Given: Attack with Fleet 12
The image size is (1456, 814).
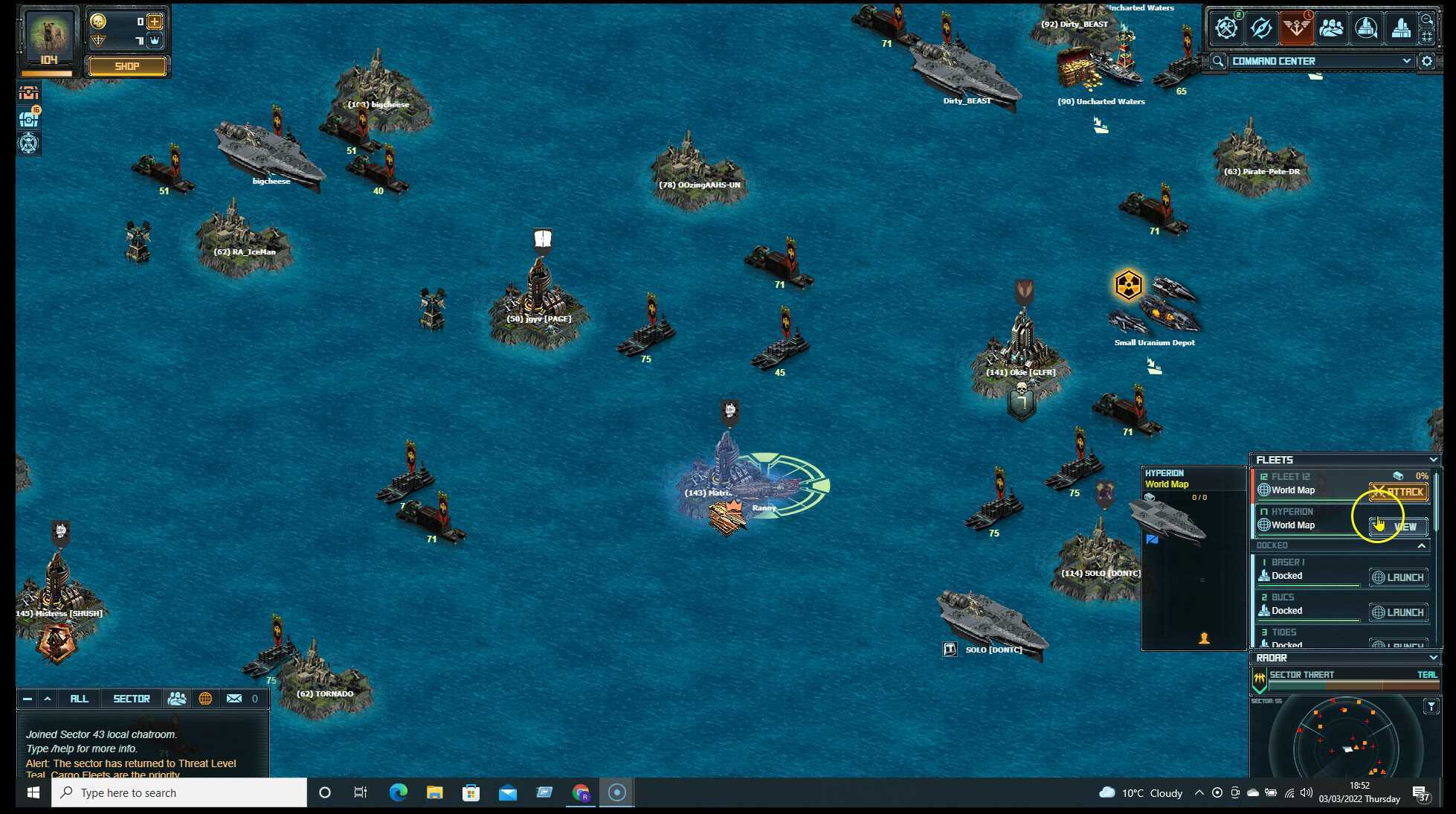Looking at the screenshot, I should (1398, 492).
